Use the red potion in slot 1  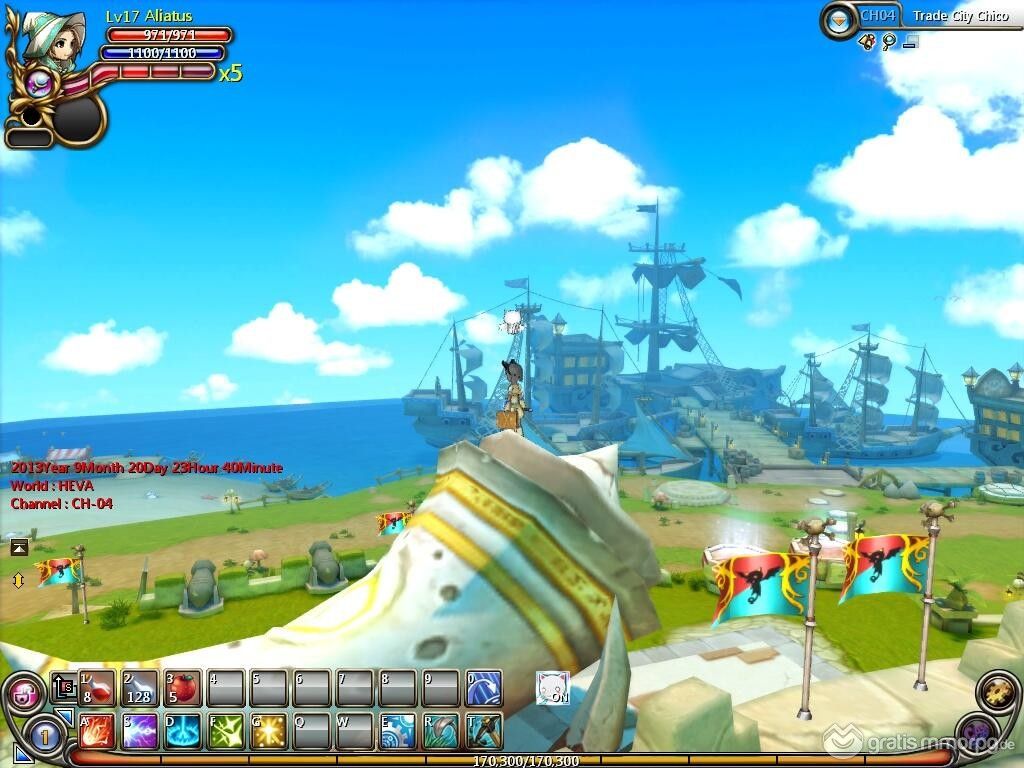(x=97, y=688)
